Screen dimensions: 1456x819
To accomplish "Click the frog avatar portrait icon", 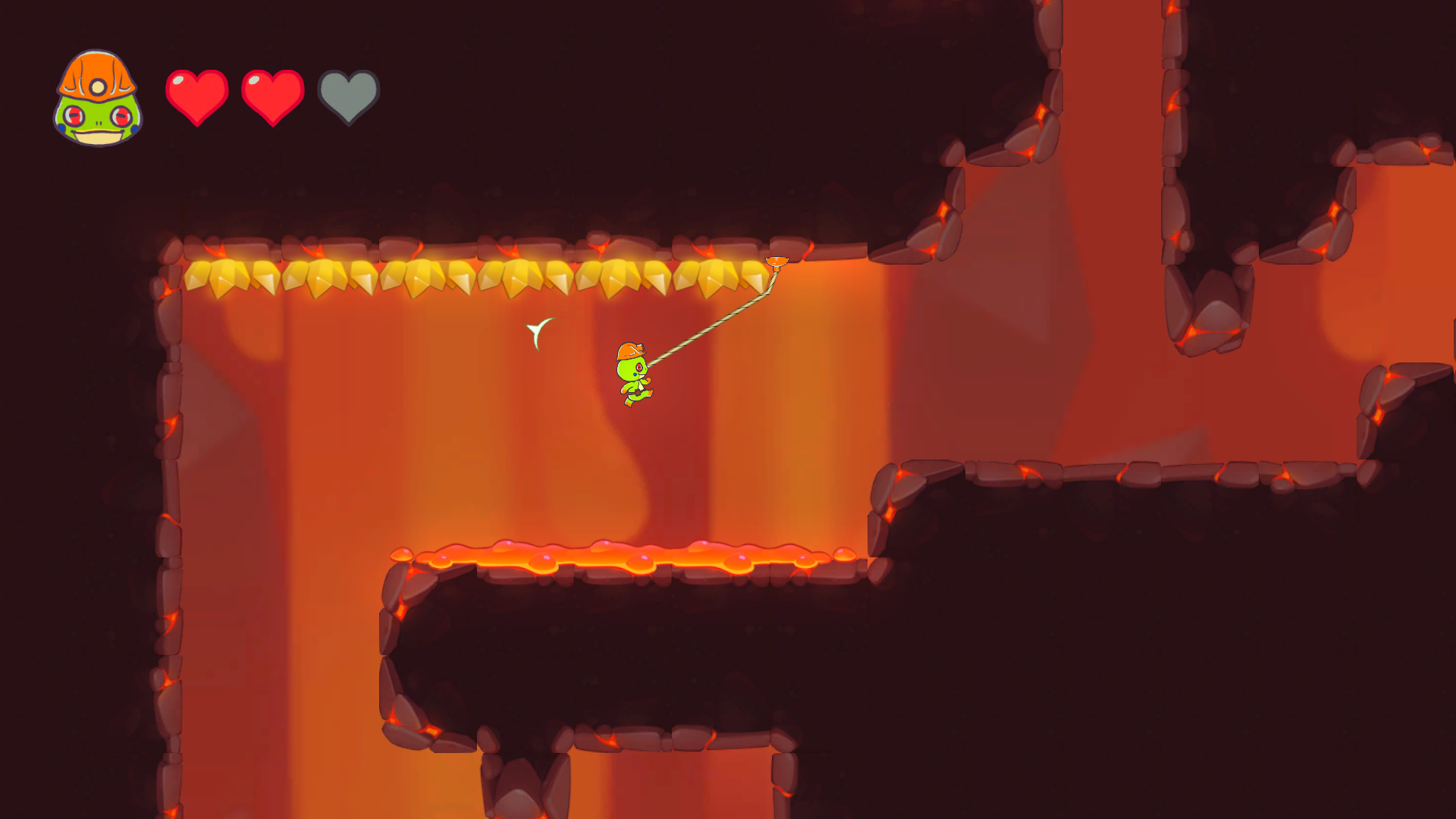I will pos(96,97).
